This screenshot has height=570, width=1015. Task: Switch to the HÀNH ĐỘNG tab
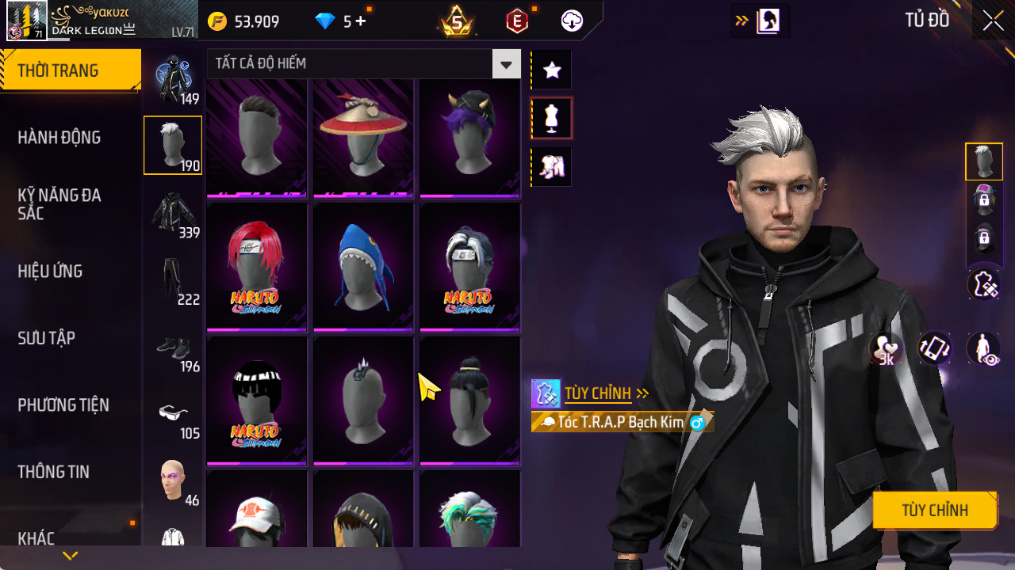(x=60, y=138)
